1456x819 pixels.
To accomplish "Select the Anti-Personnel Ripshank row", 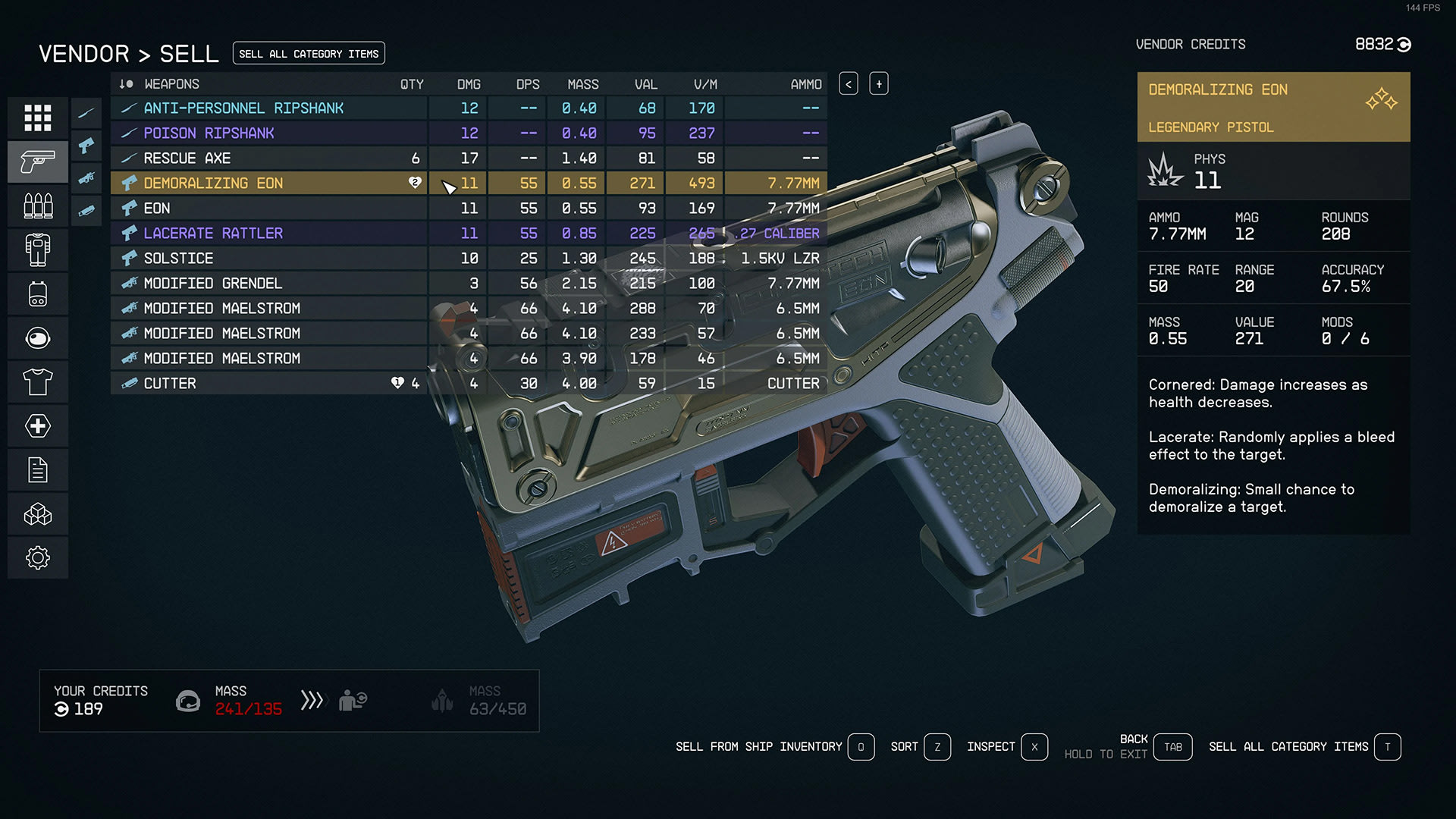I will point(243,108).
